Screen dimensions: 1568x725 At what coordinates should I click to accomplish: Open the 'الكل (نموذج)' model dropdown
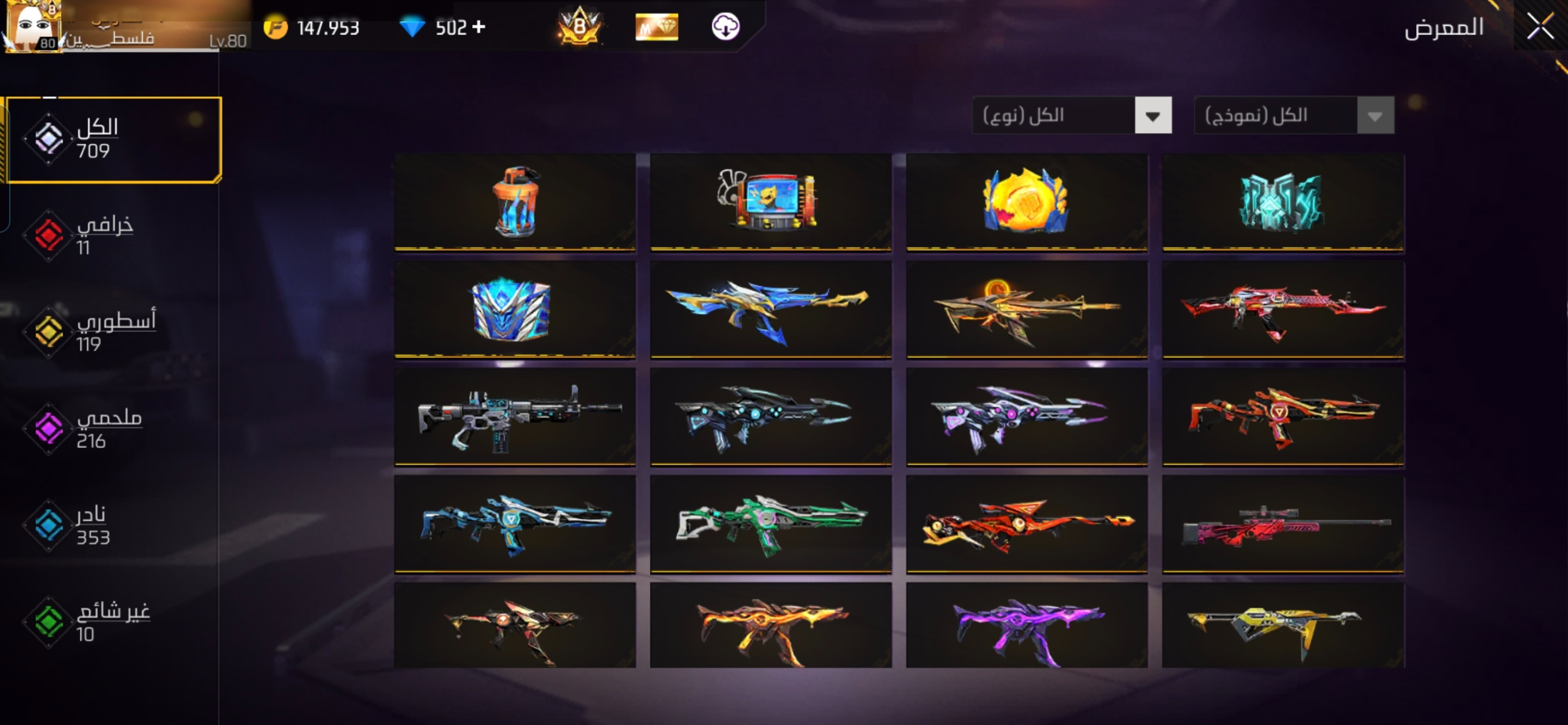(x=1294, y=115)
